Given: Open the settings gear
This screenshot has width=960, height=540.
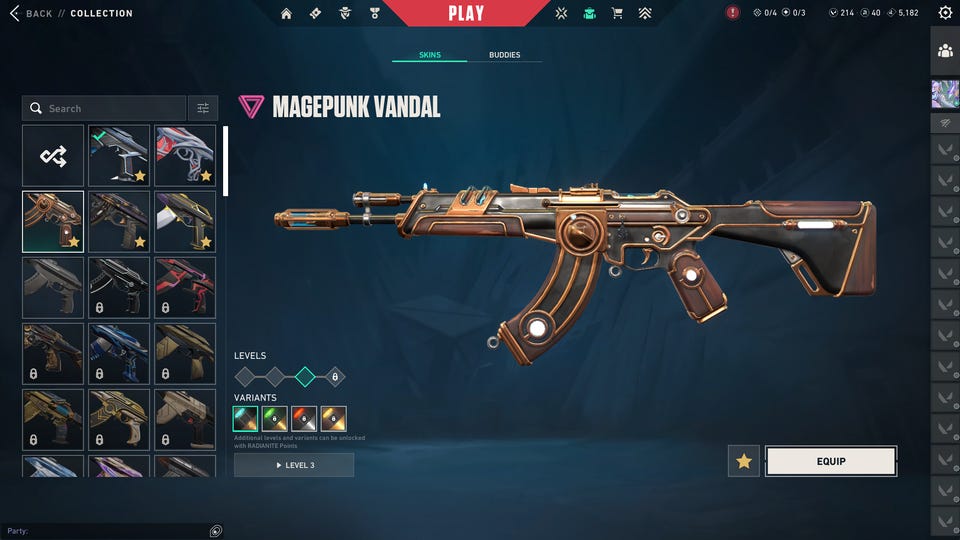Looking at the screenshot, I should coord(945,13).
